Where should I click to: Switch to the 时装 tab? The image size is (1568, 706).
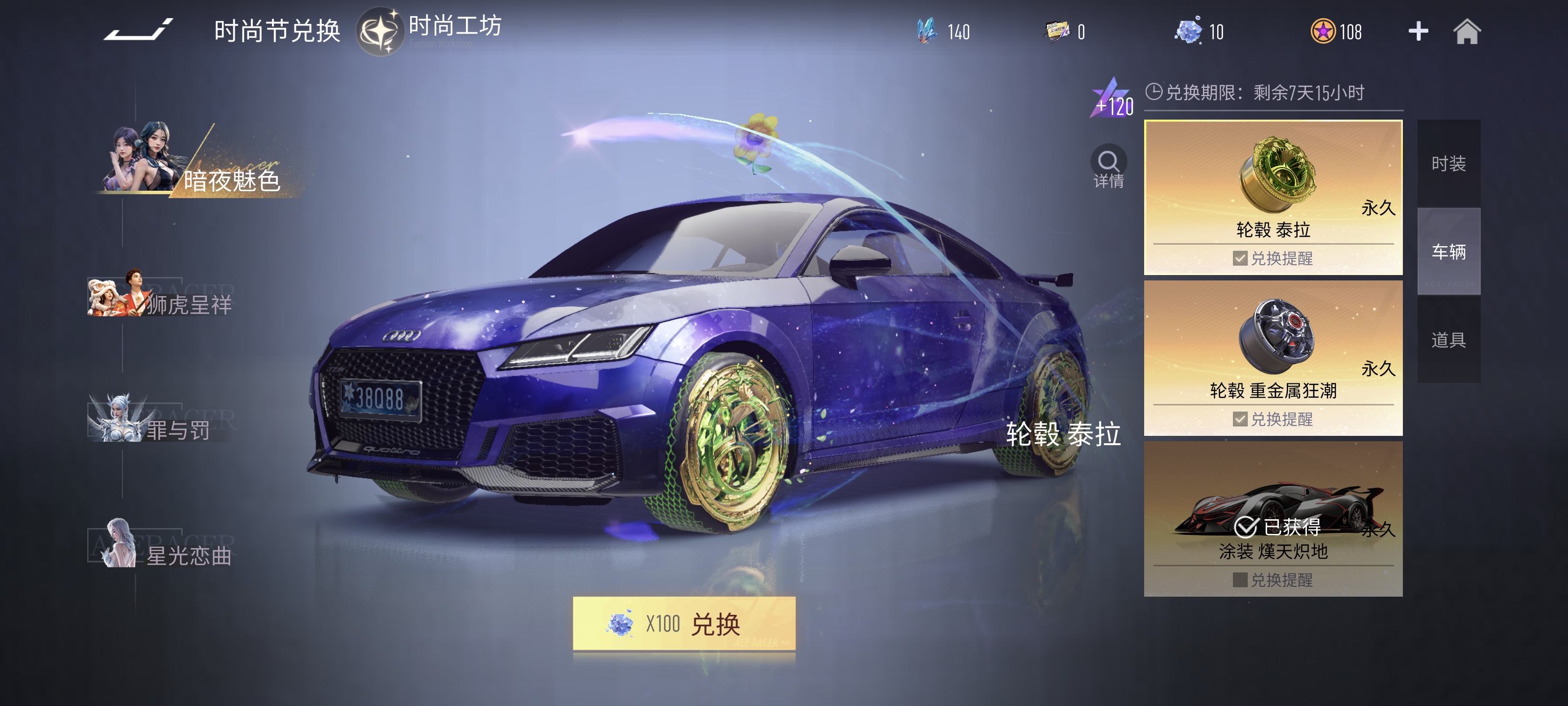click(x=1448, y=164)
